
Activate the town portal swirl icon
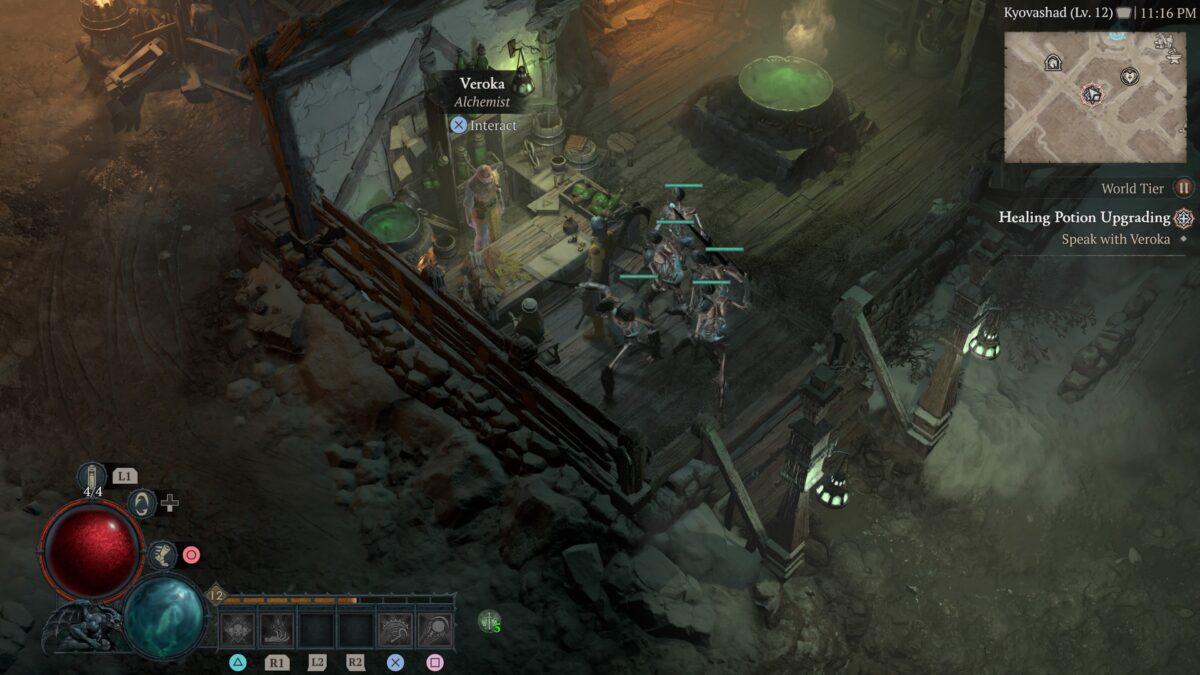[143, 502]
